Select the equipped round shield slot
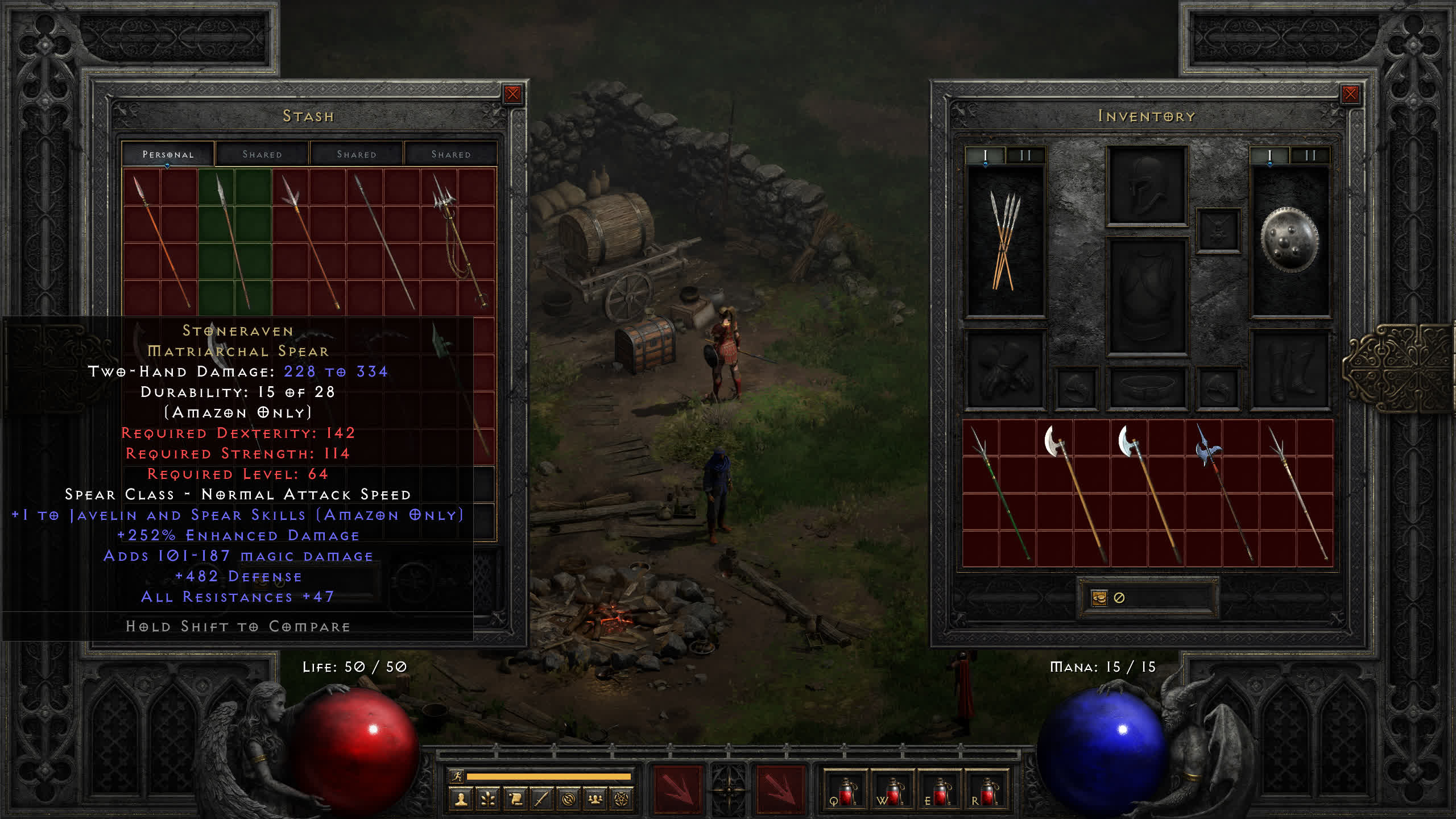The width and height of the screenshot is (1456, 819). [x=1289, y=242]
